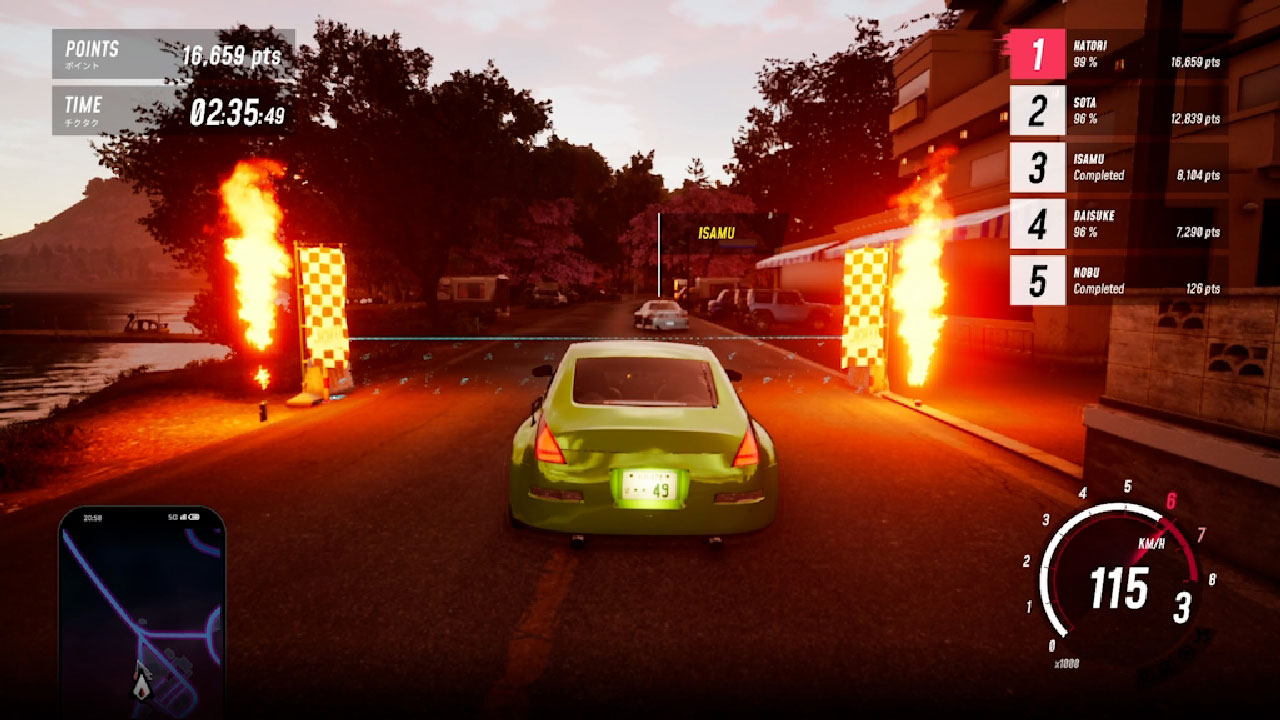
Task: Select Sota's second-place leaderboard row
Action: pyautogui.click(x=1118, y=110)
